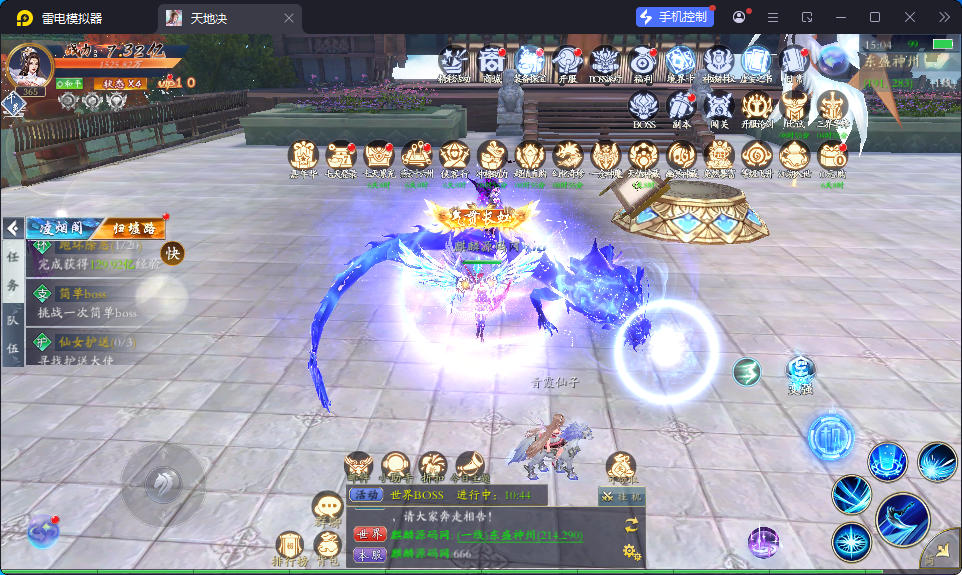Open the 商城 shop icon
This screenshot has width=962, height=575.
click(491, 62)
